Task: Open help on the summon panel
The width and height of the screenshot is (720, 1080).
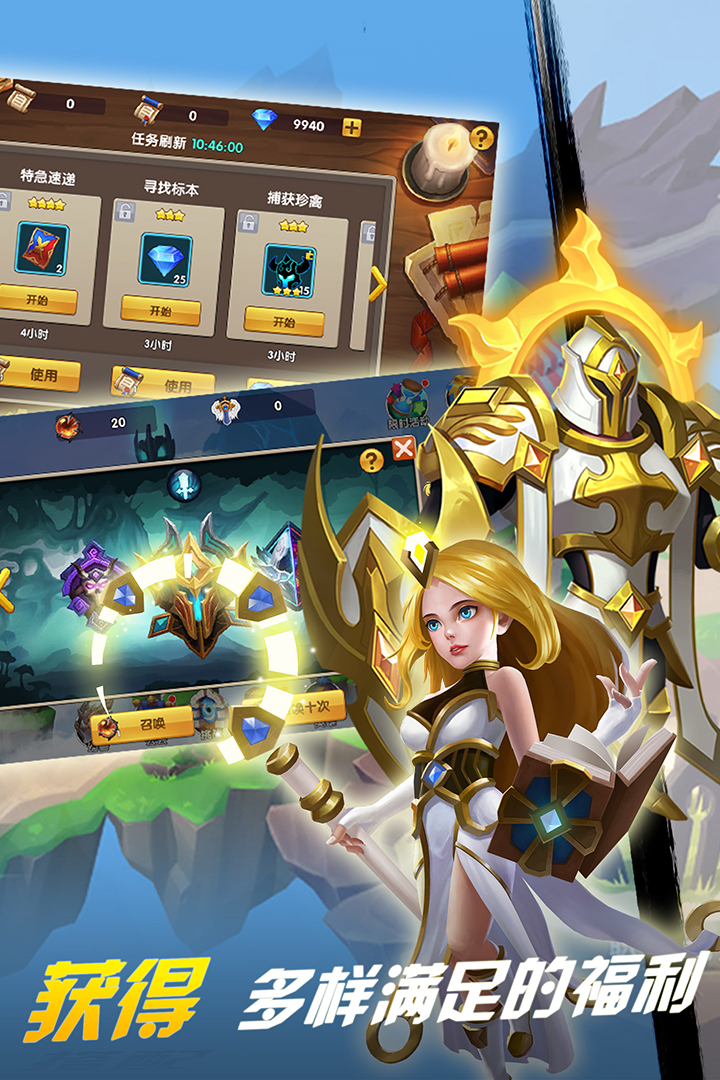Action: (371, 460)
